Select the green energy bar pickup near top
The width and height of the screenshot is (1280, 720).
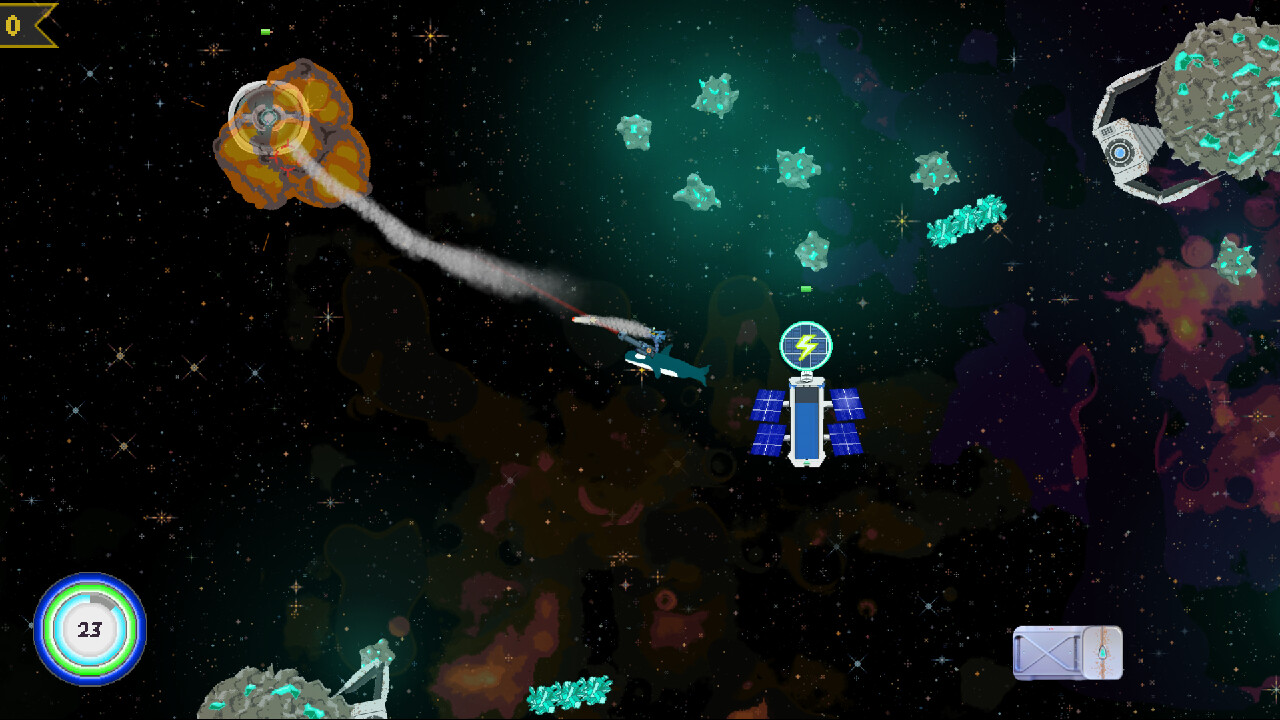263,31
